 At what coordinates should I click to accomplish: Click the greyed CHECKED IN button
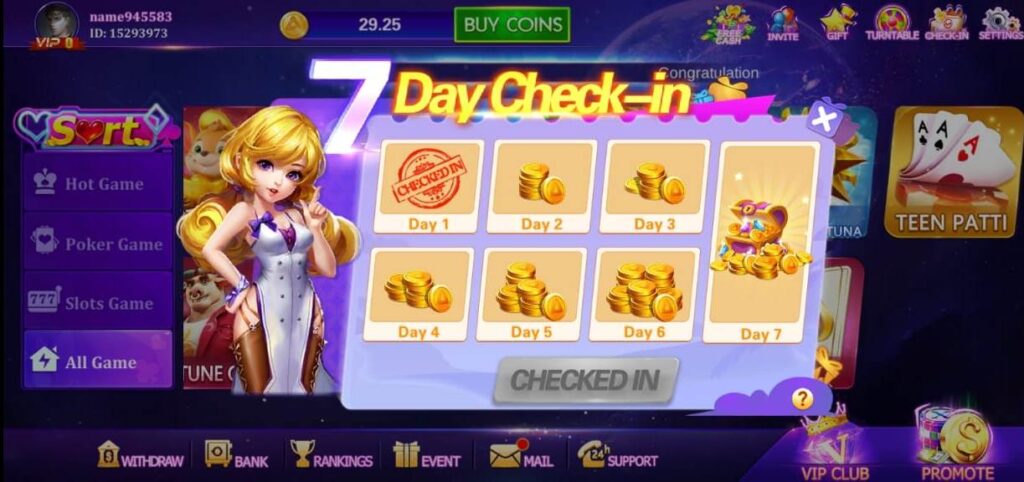pyautogui.click(x=585, y=380)
